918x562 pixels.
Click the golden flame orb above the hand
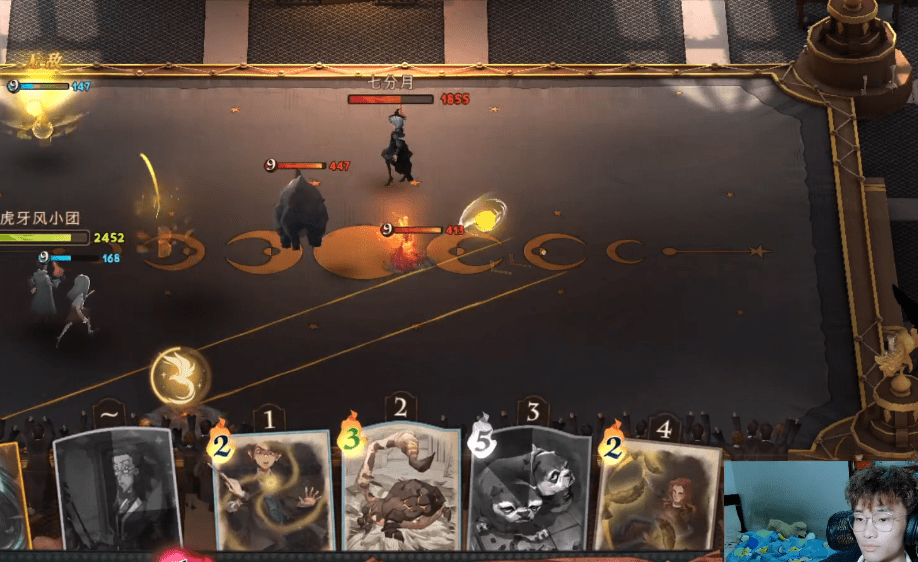pyautogui.click(x=179, y=373)
